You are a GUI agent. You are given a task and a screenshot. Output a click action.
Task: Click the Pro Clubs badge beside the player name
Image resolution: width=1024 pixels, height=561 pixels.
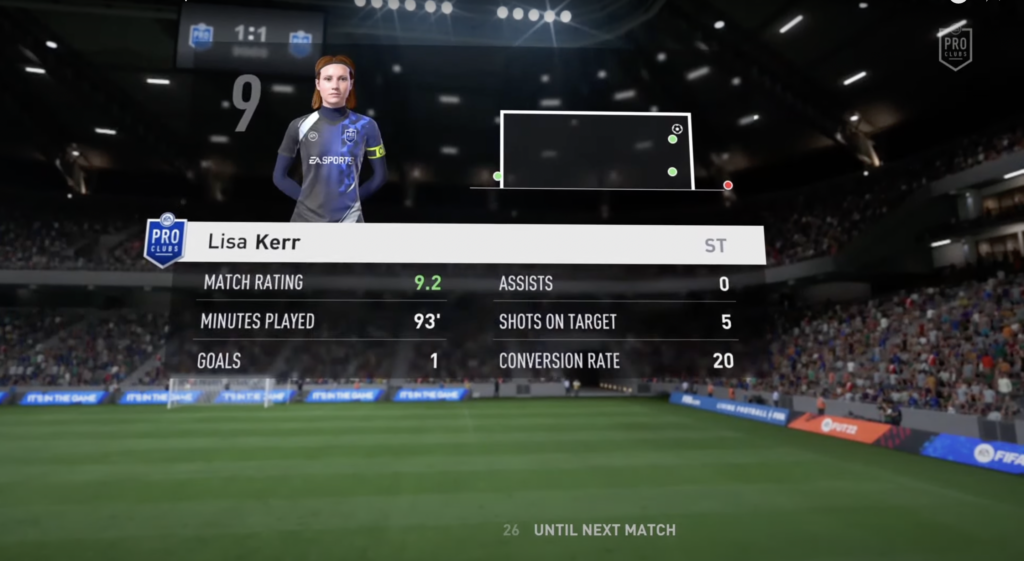pos(165,240)
